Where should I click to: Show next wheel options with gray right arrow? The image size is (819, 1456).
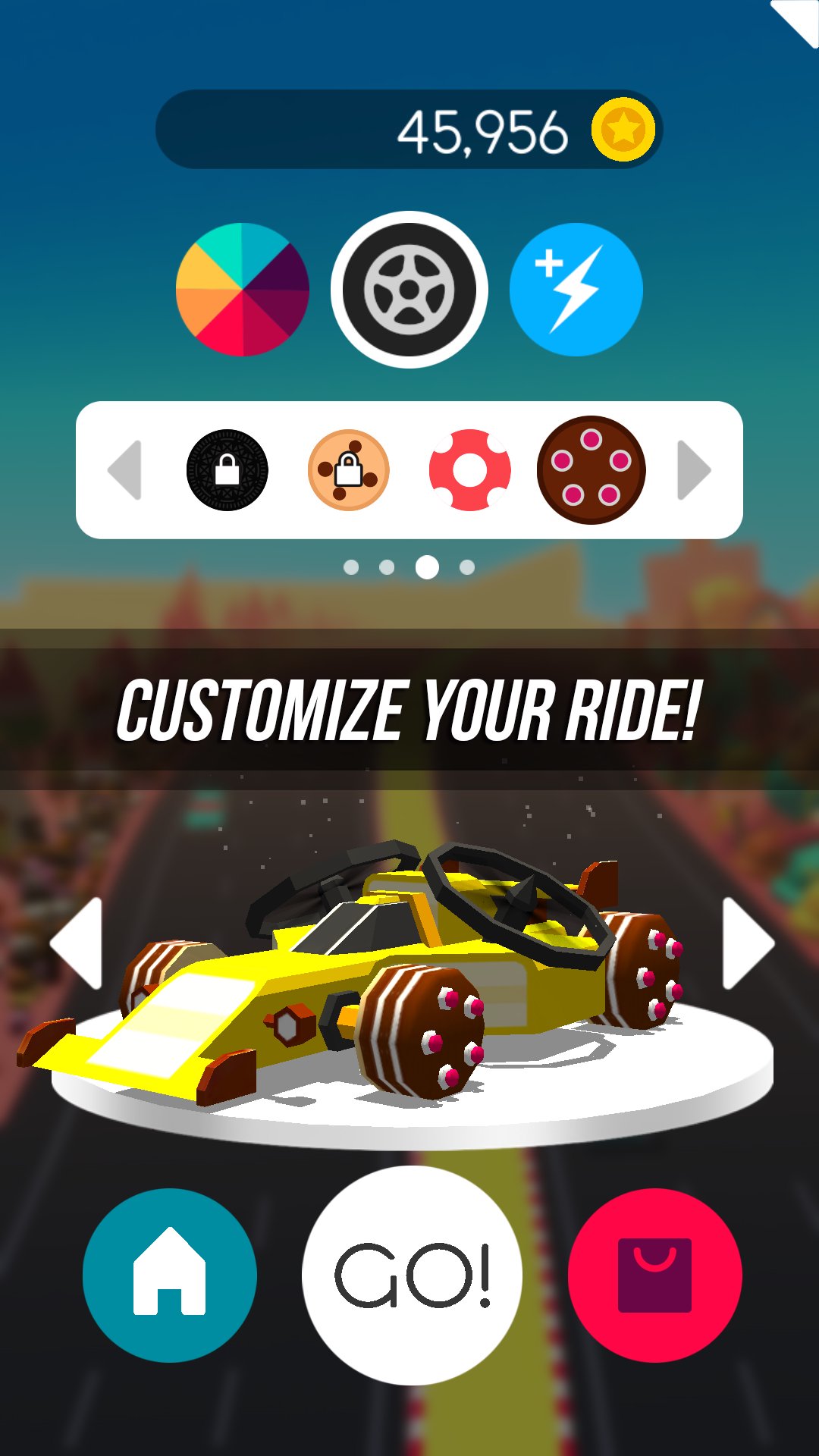click(693, 470)
